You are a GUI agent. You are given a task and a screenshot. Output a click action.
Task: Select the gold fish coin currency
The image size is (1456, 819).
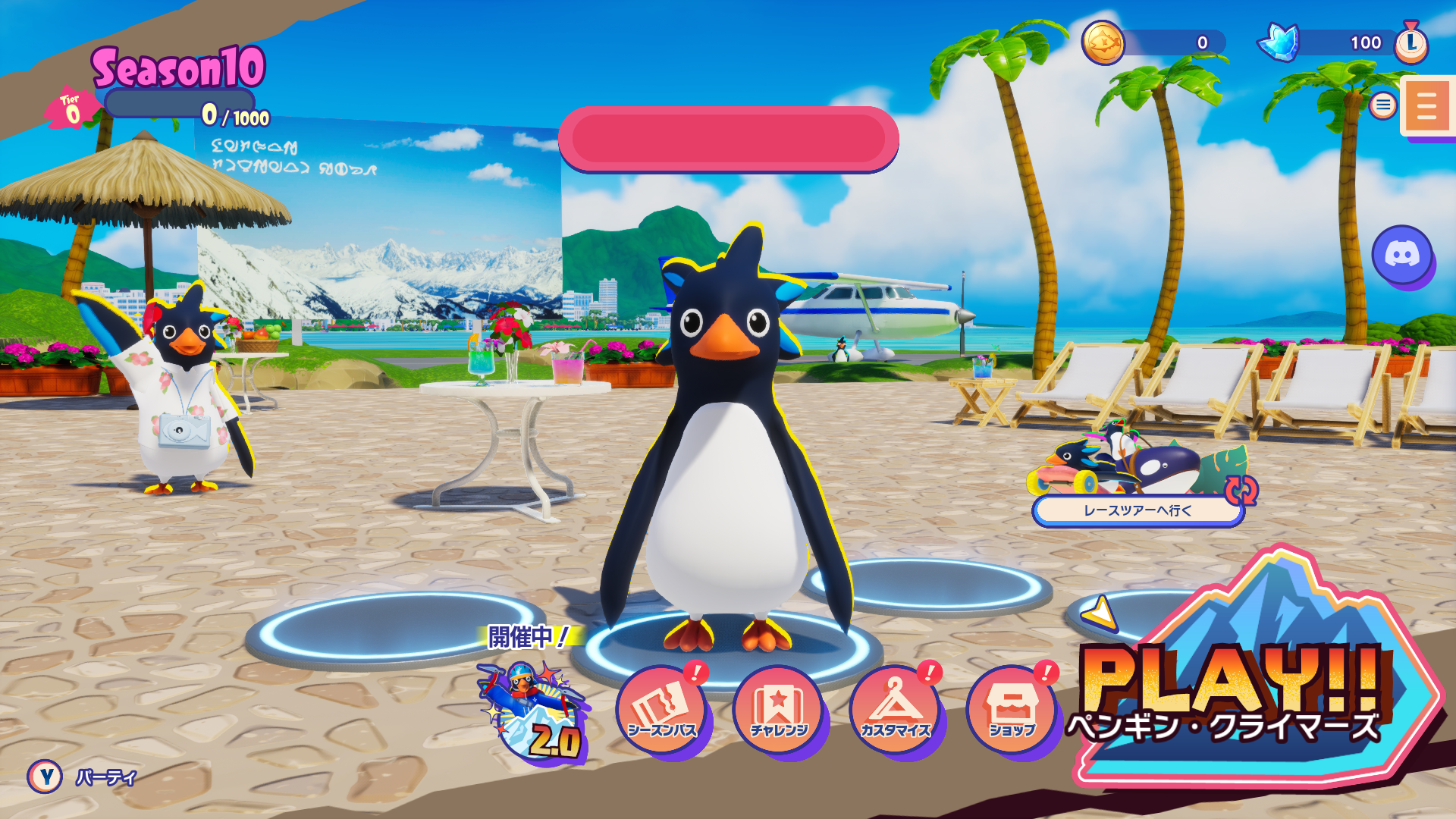click(1103, 42)
